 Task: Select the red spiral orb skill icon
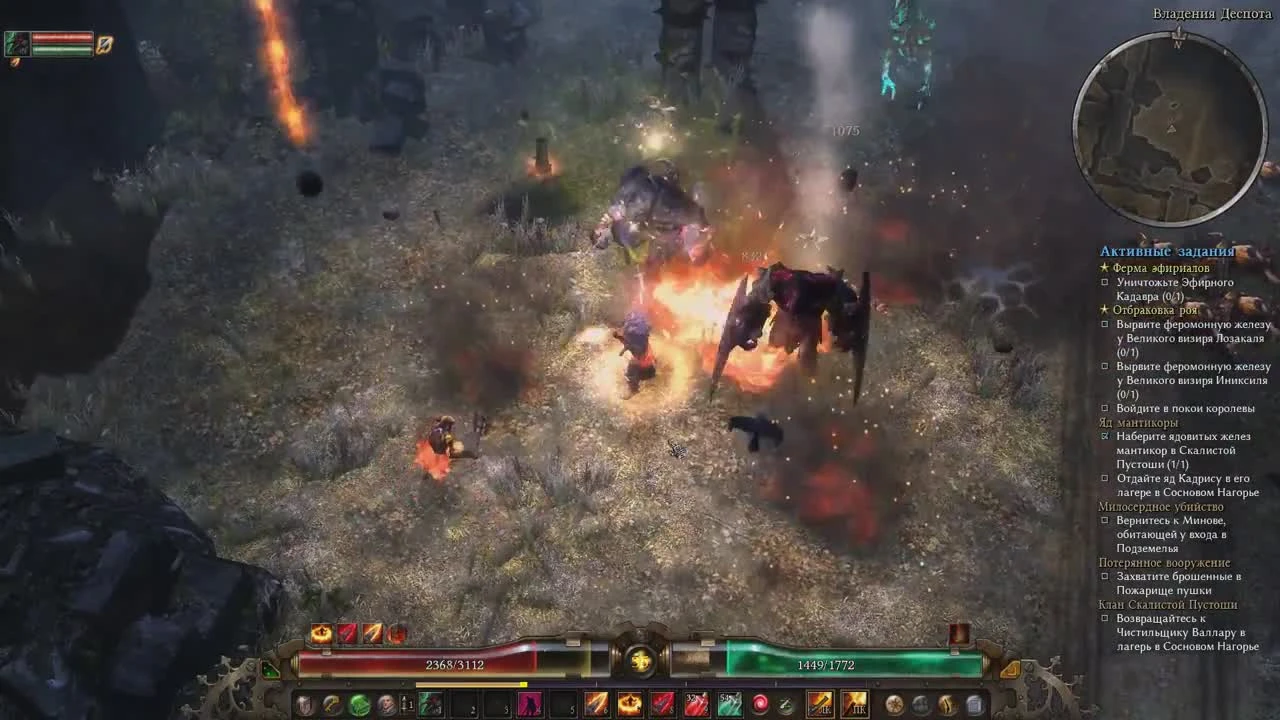760,702
